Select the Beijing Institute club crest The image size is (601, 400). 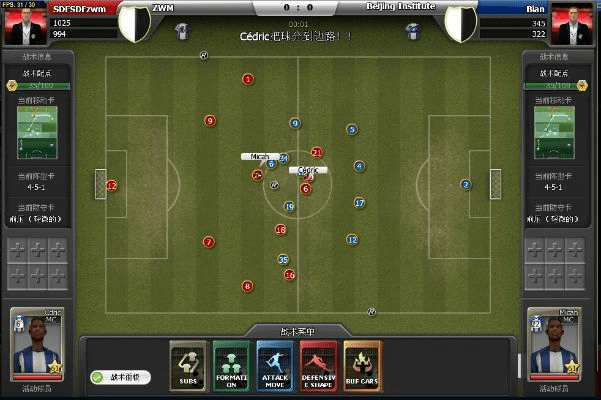click(461, 23)
